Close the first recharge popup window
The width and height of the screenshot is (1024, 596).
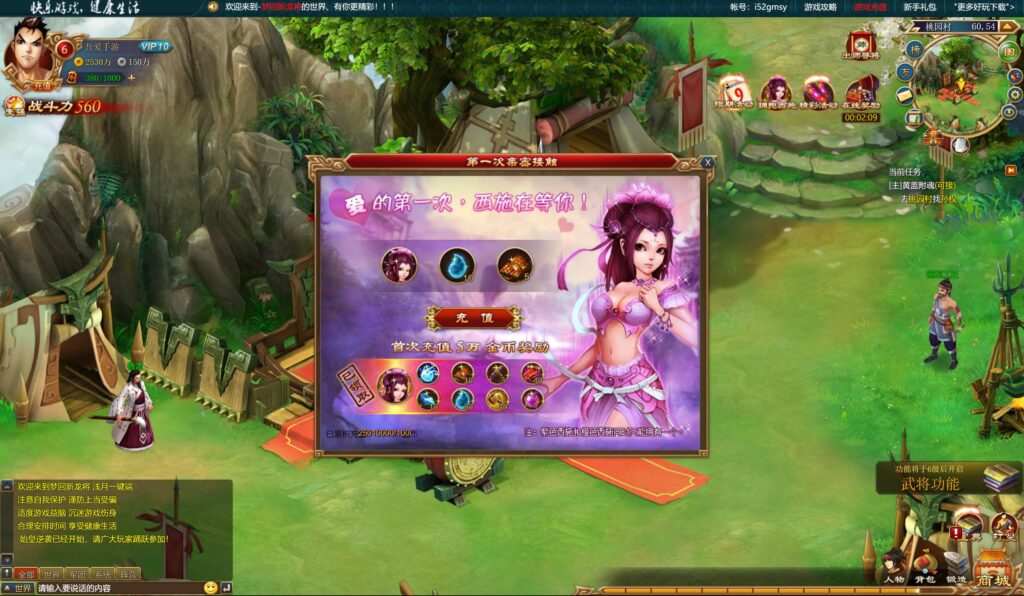tap(708, 162)
